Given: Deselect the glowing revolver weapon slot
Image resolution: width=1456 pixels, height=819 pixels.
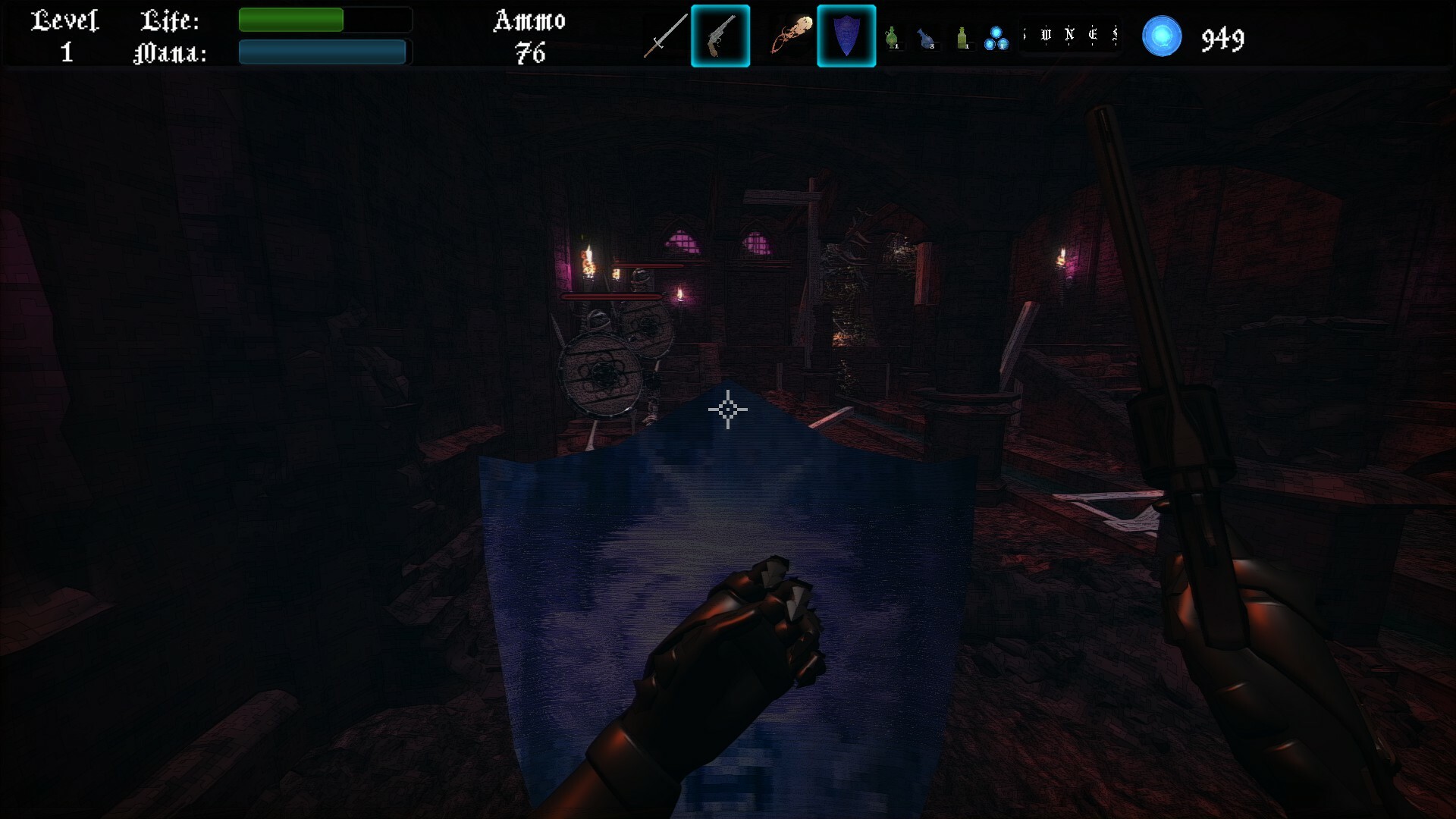Looking at the screenshot, I should pos(720,35).
